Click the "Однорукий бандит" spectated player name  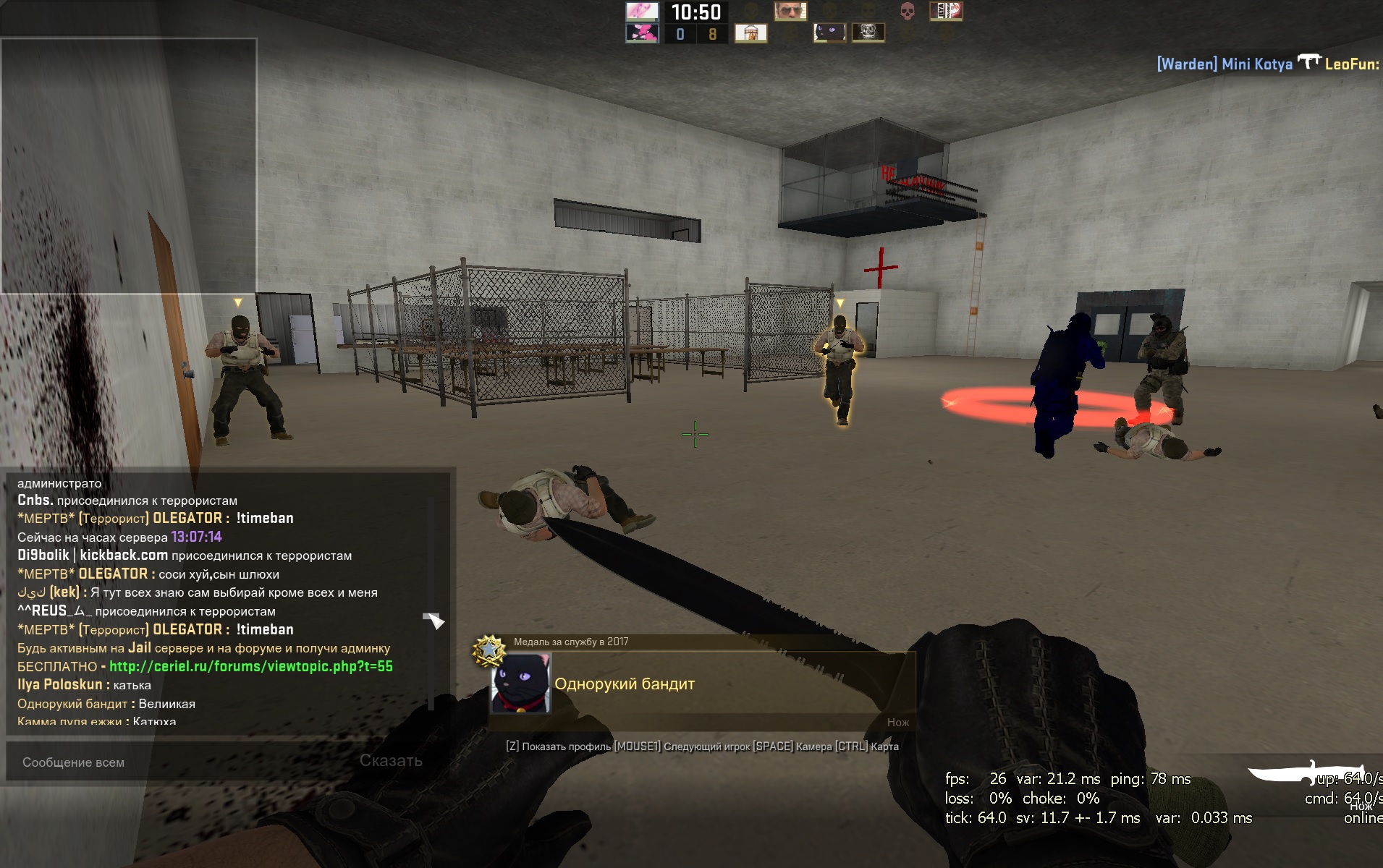(625, 684)
